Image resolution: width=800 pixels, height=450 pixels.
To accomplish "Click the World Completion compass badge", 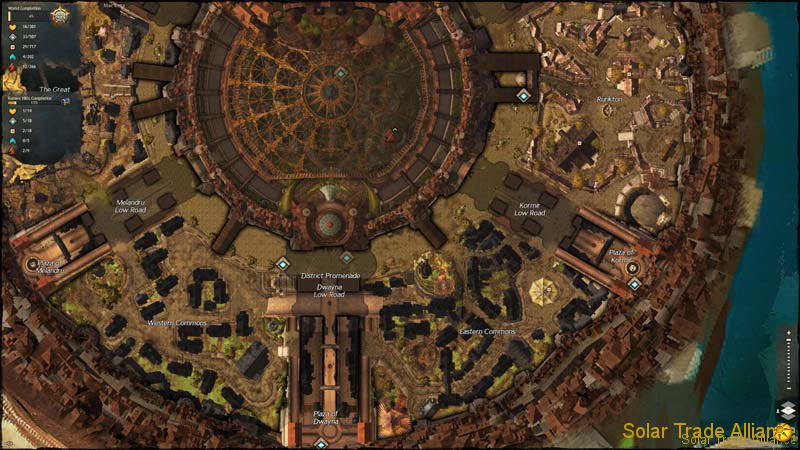I will pyautogui.click(x=60, y=15).
